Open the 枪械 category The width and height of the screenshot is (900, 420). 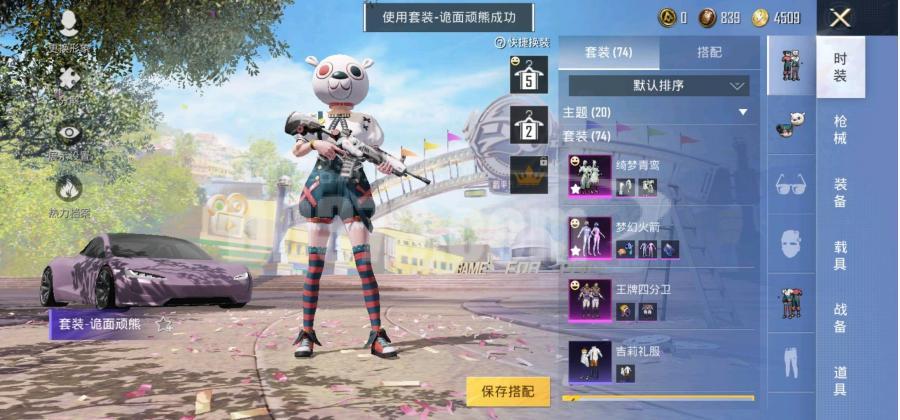pos(840,130)
